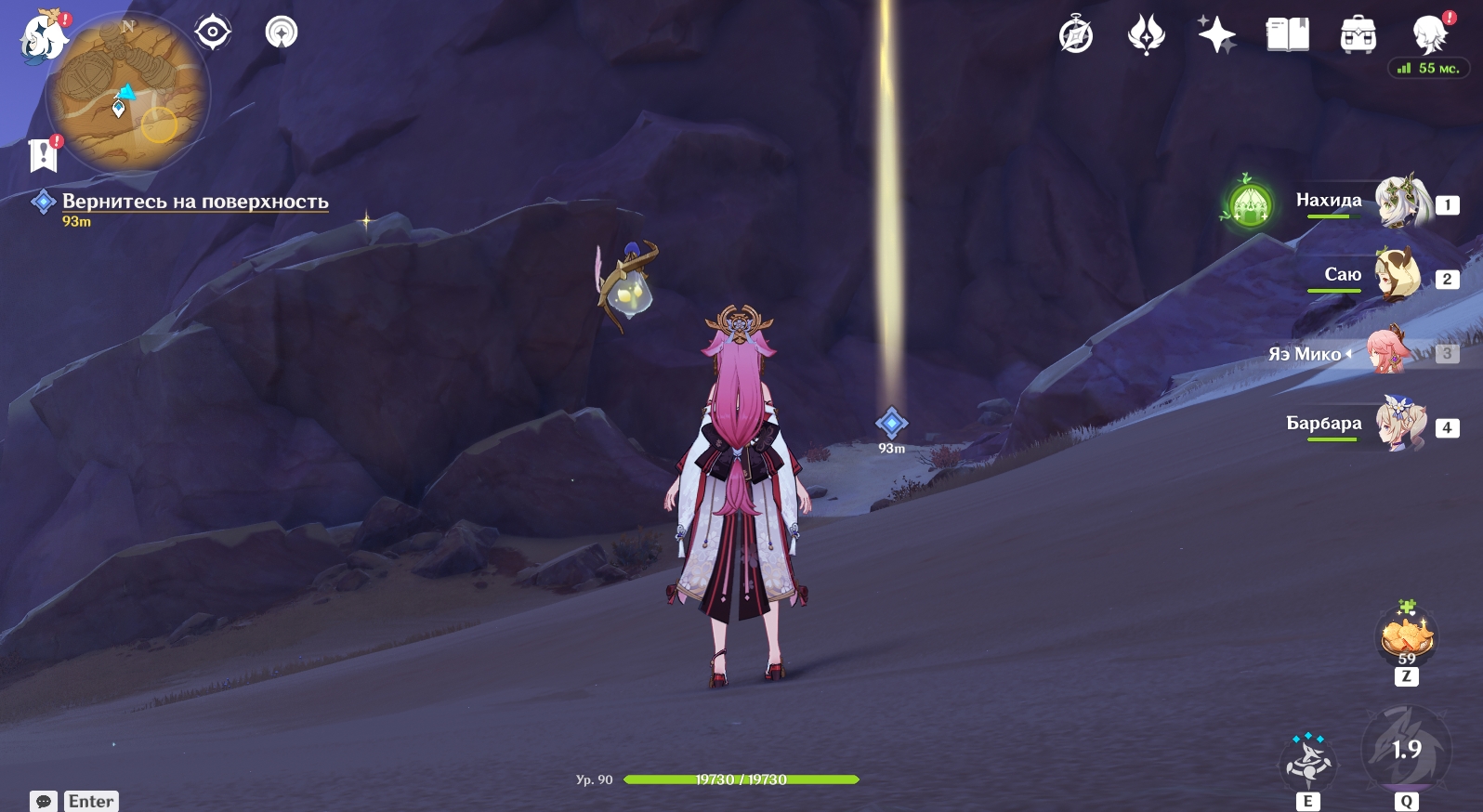Open the battle pass icon
This screenshot has height=812, width=1483.
coord(1146,35)
